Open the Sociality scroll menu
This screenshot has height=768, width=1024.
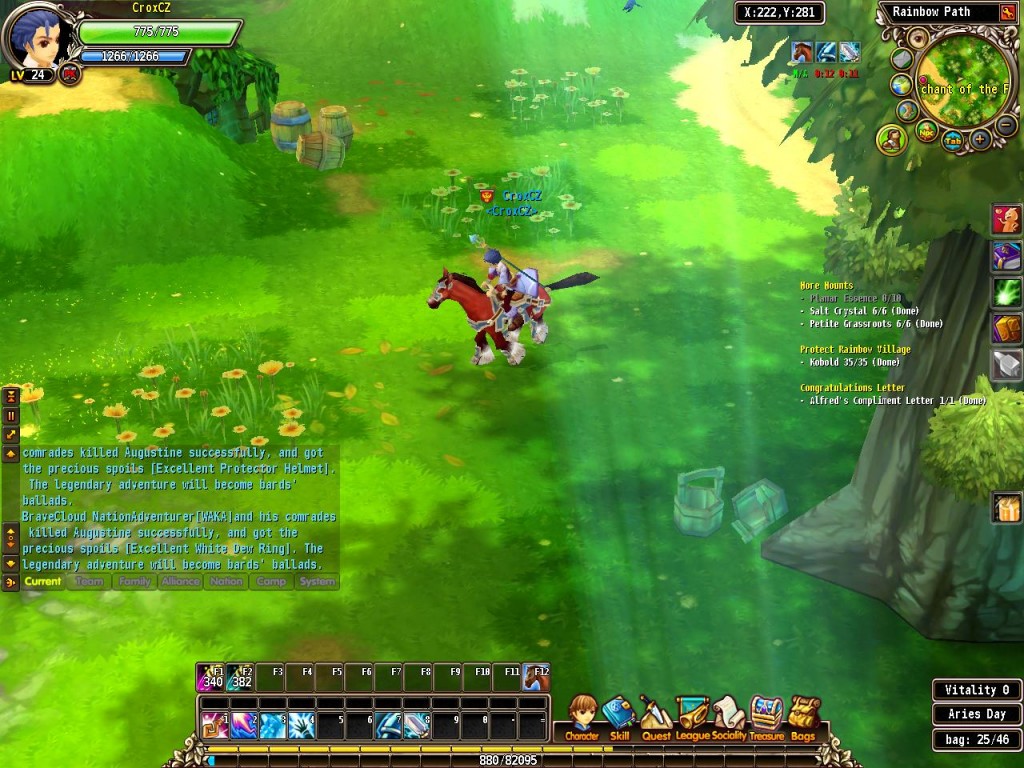(729, 717)
